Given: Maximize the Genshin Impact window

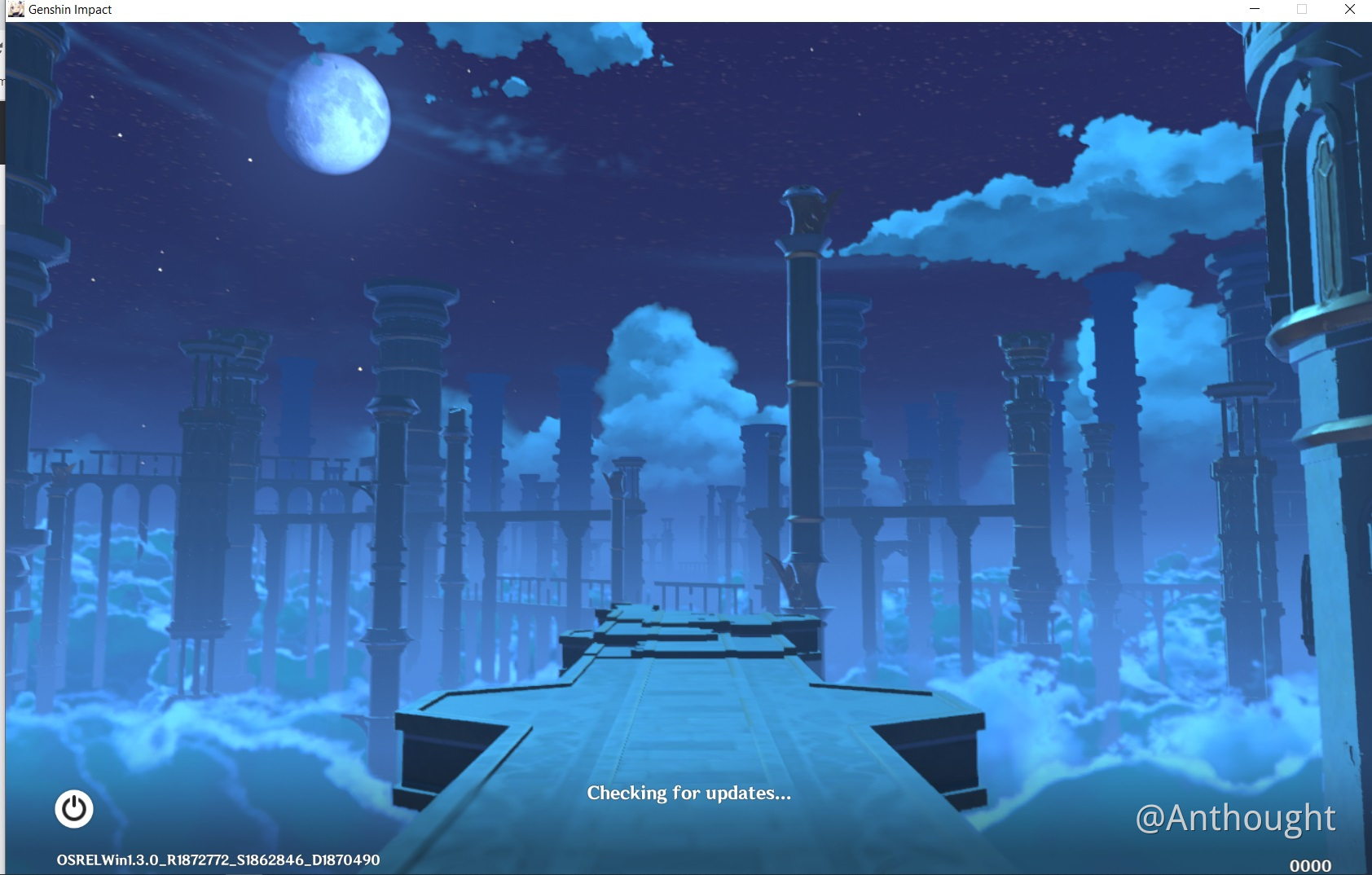Looking at the screenshot, I should tap(1301, 9).
